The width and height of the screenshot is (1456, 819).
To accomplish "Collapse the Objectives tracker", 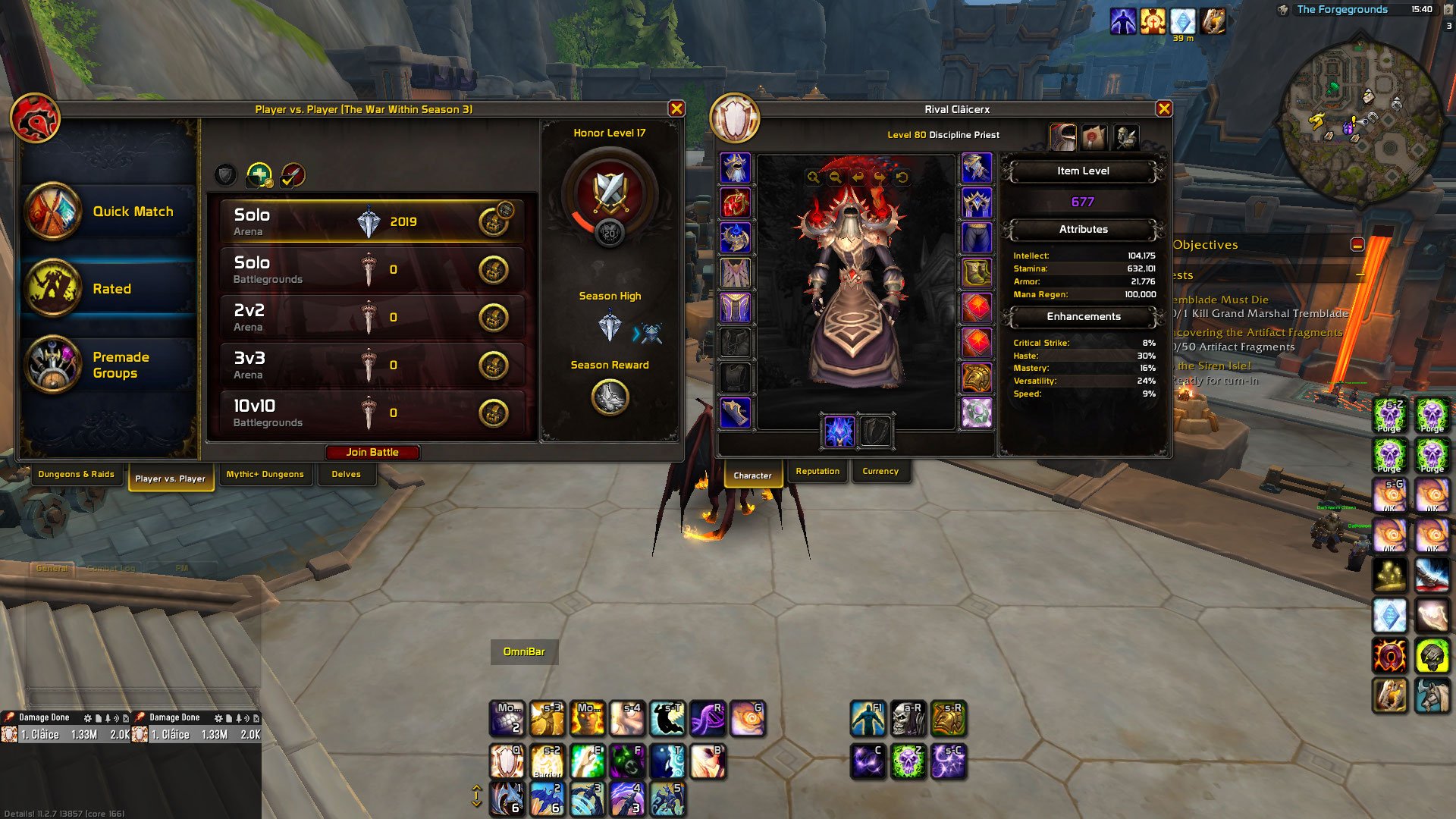I will (1357, 244).
